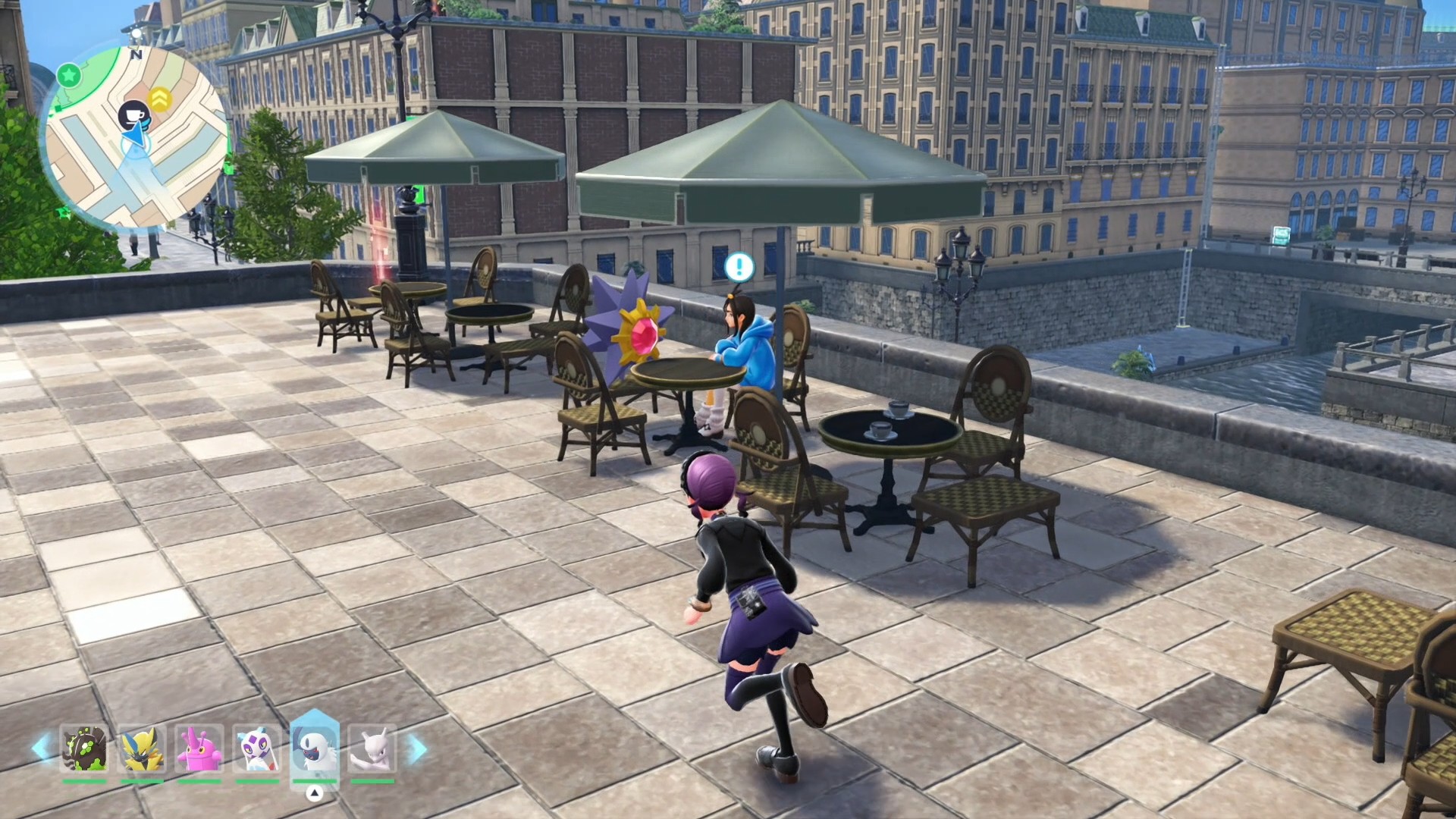Select Froslass in the party lineup
Screen dimensions: 1456x819
pos(256,749)
